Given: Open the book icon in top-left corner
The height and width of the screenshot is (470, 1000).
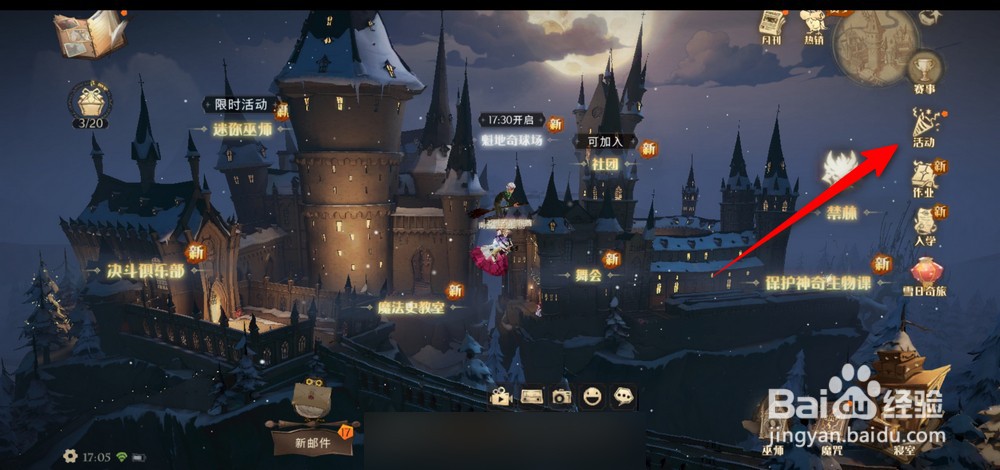Looking at the screenshot, I should tap(90, 35).
